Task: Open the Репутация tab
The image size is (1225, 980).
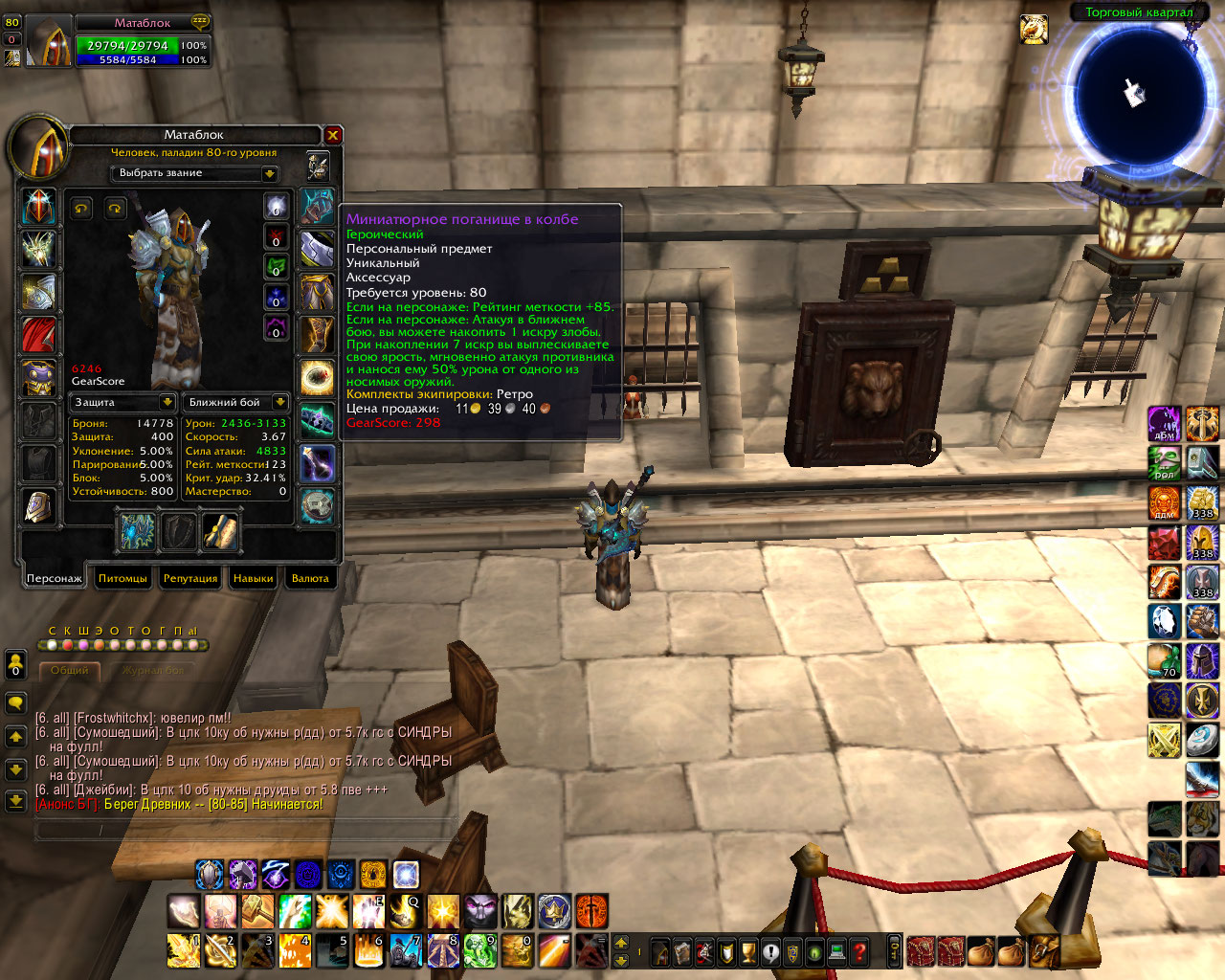Action: [x=189, y=578]
